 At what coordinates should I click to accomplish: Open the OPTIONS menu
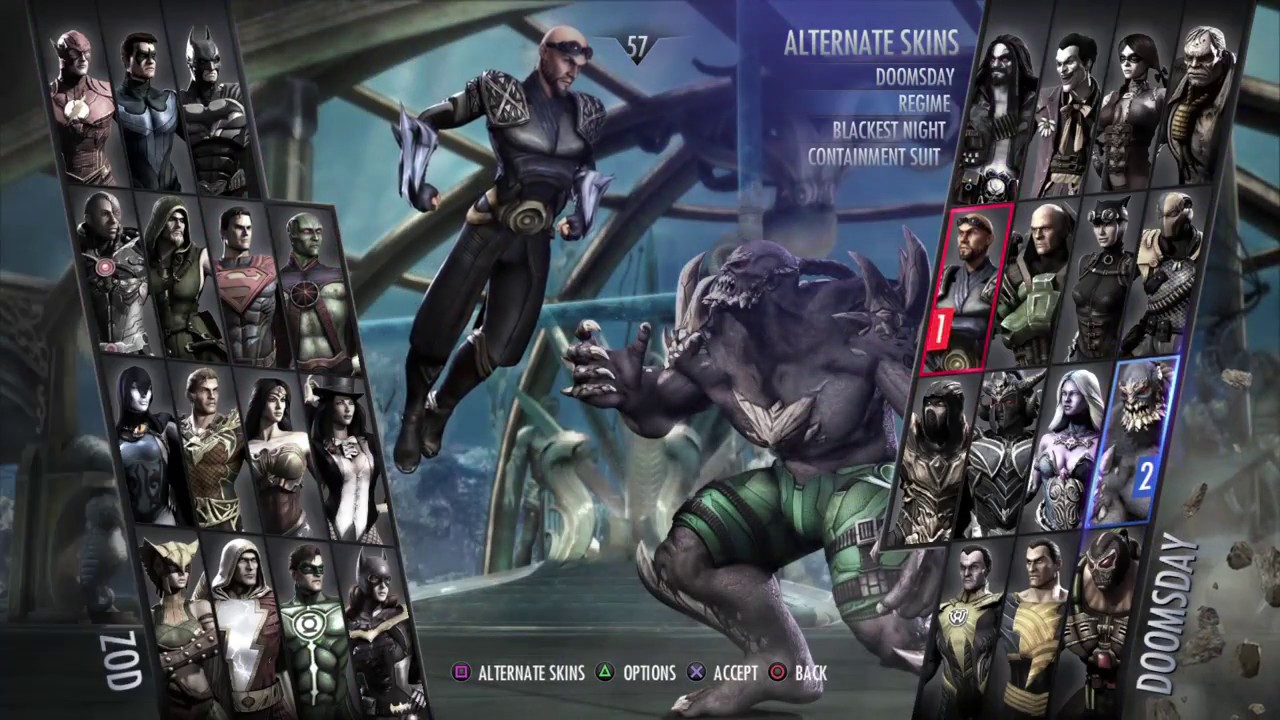click(649, 672)
